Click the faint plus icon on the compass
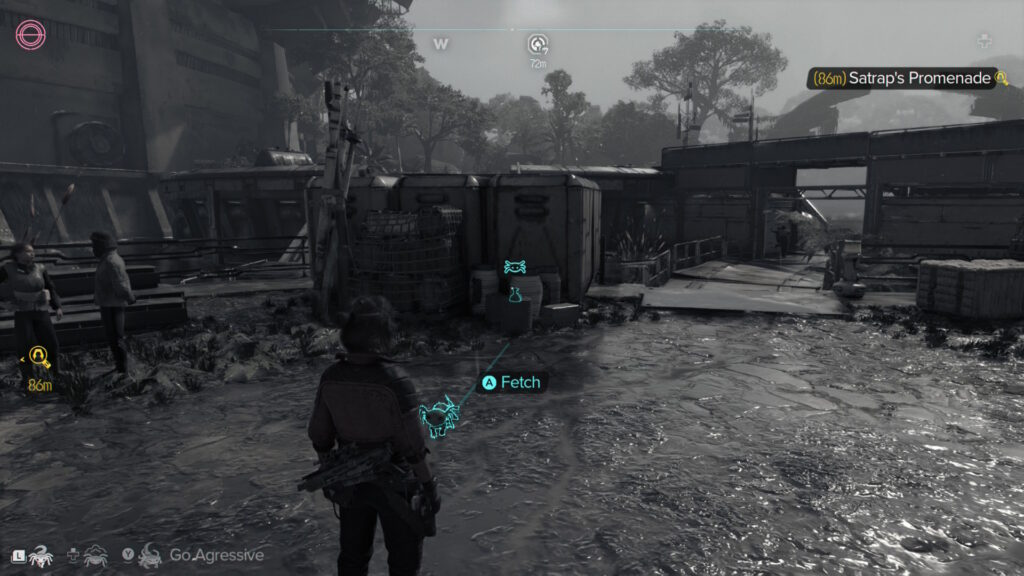 pyautogui.click(x=984, y=42)
